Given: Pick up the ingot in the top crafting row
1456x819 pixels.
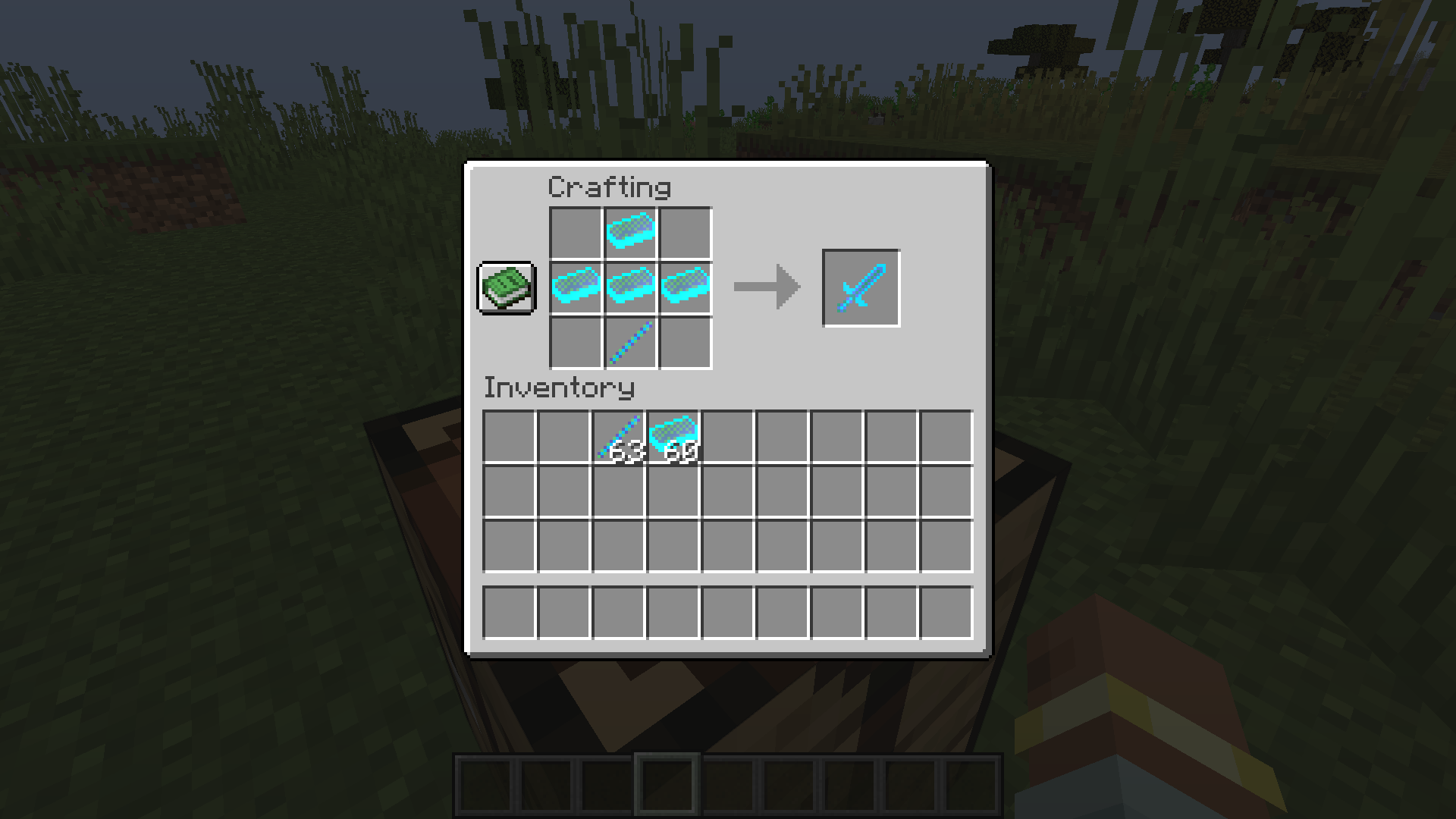Looking at the screenshot, I should [629, 231].
